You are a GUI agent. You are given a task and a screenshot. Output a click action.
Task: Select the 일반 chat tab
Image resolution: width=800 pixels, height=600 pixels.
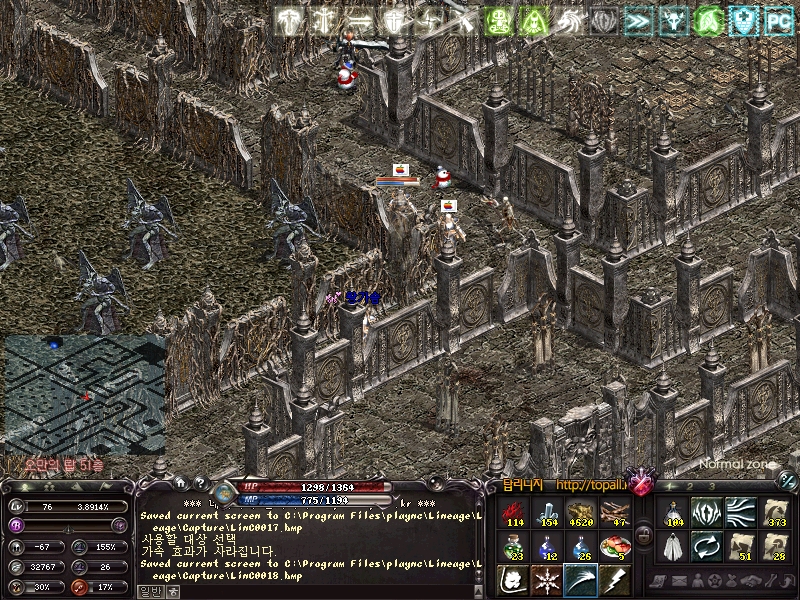coord(149,591)
